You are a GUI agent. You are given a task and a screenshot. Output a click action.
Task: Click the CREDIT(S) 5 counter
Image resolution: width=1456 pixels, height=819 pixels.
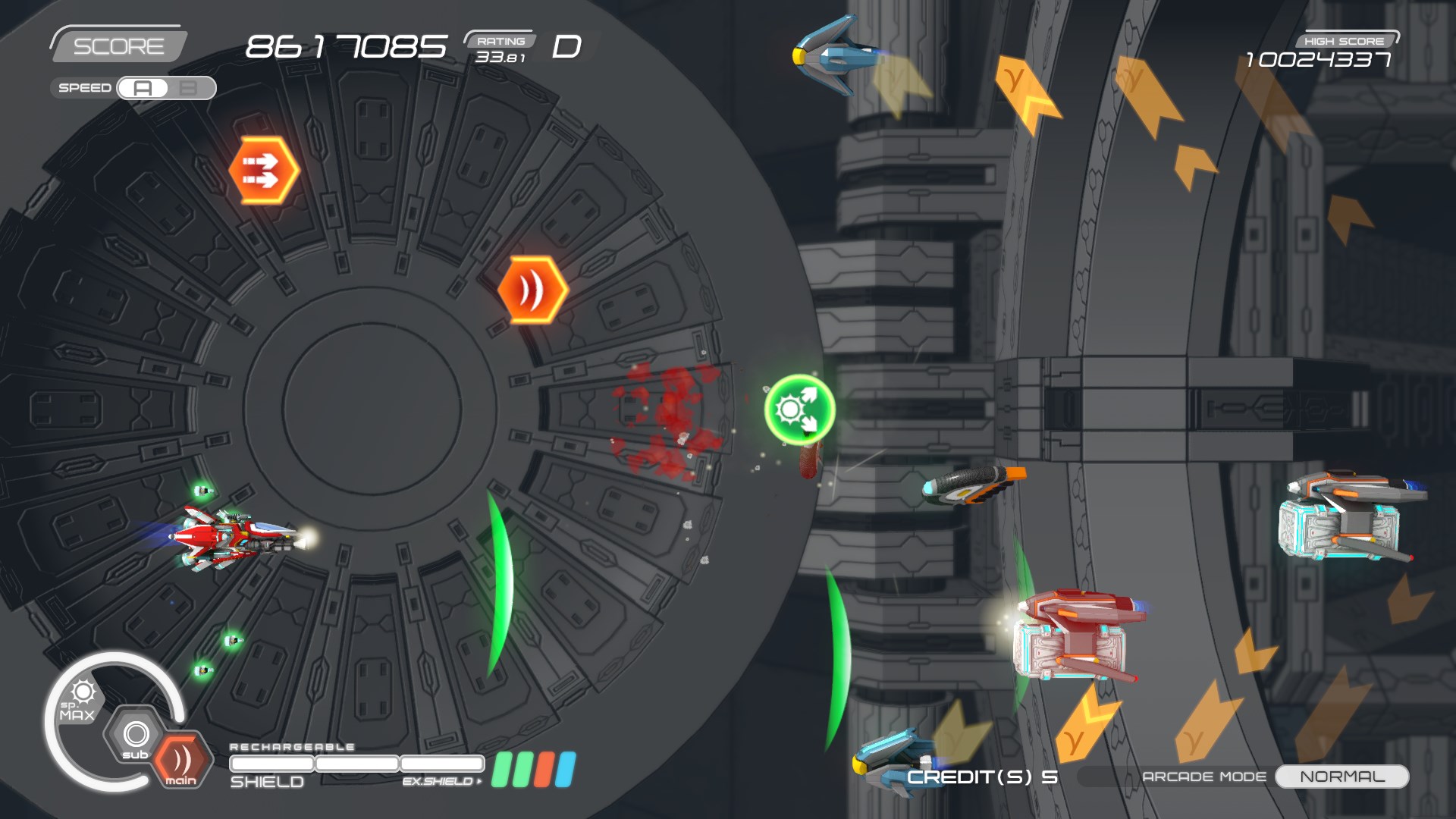[x=983, y=776]
